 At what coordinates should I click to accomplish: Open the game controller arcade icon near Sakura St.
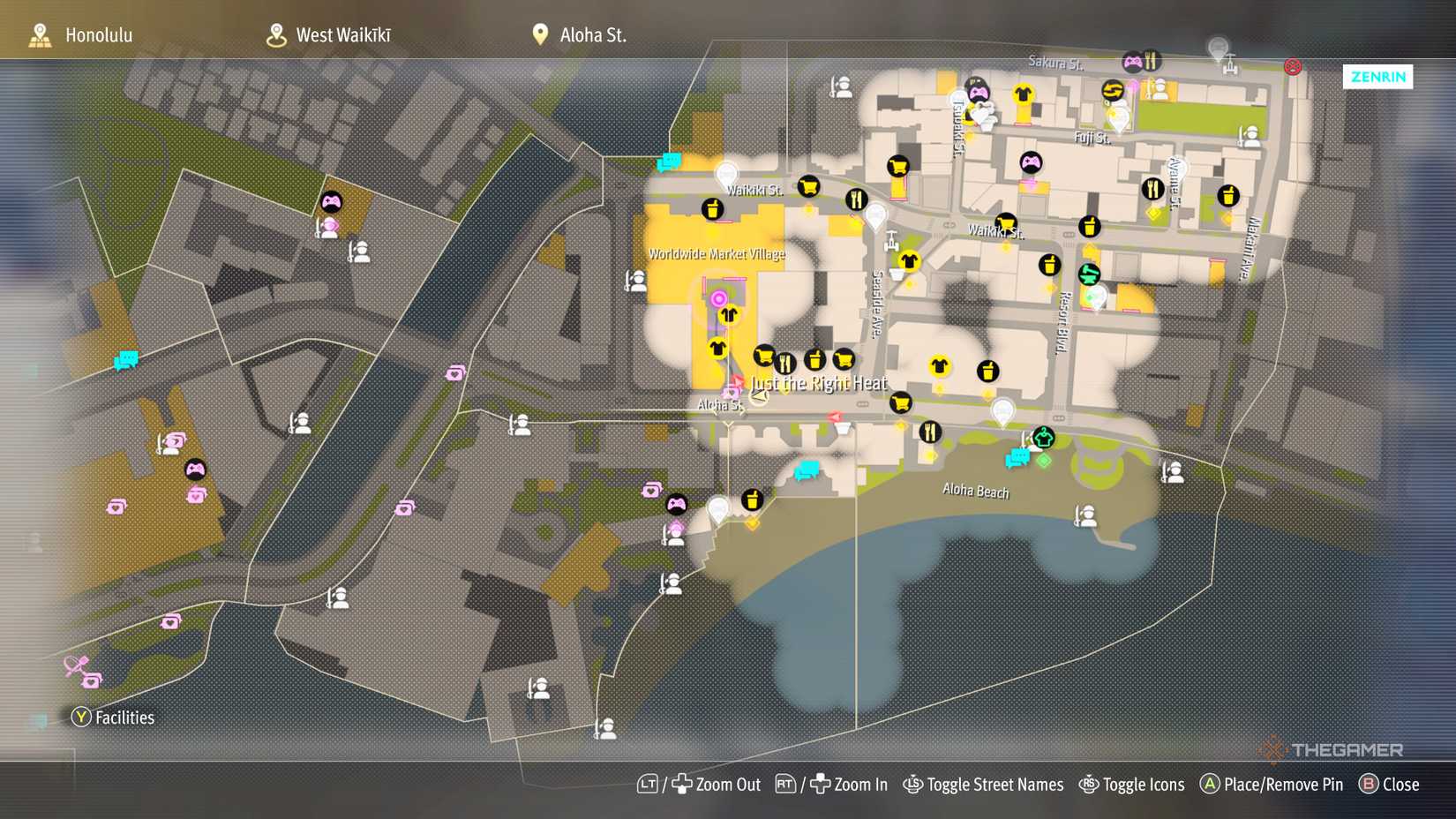click(1132, 61)
